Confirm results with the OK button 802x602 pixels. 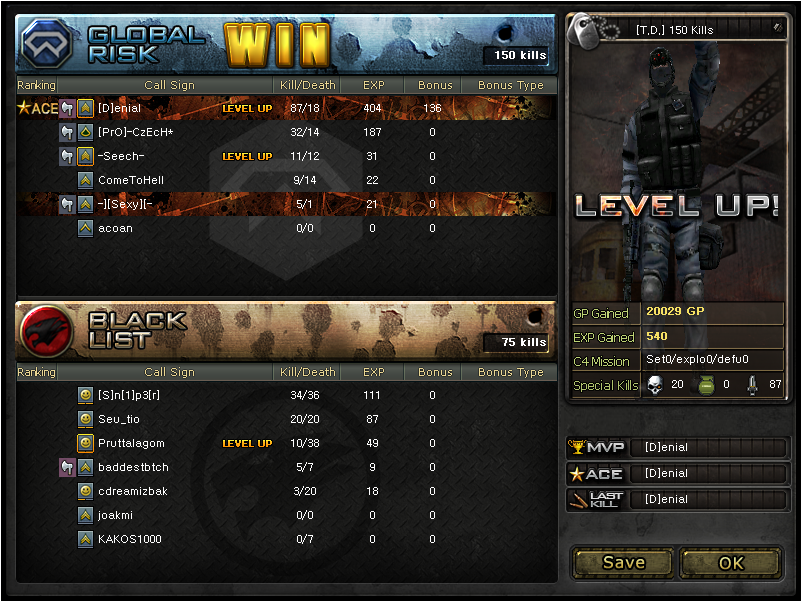[731, 562]
